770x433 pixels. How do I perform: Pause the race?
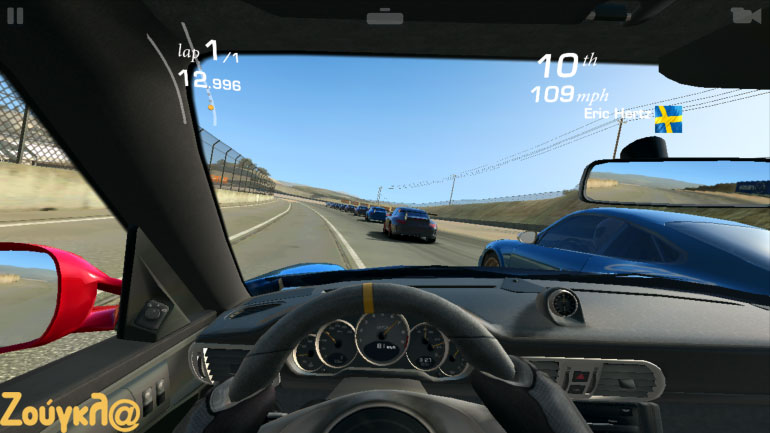[16, 15]
